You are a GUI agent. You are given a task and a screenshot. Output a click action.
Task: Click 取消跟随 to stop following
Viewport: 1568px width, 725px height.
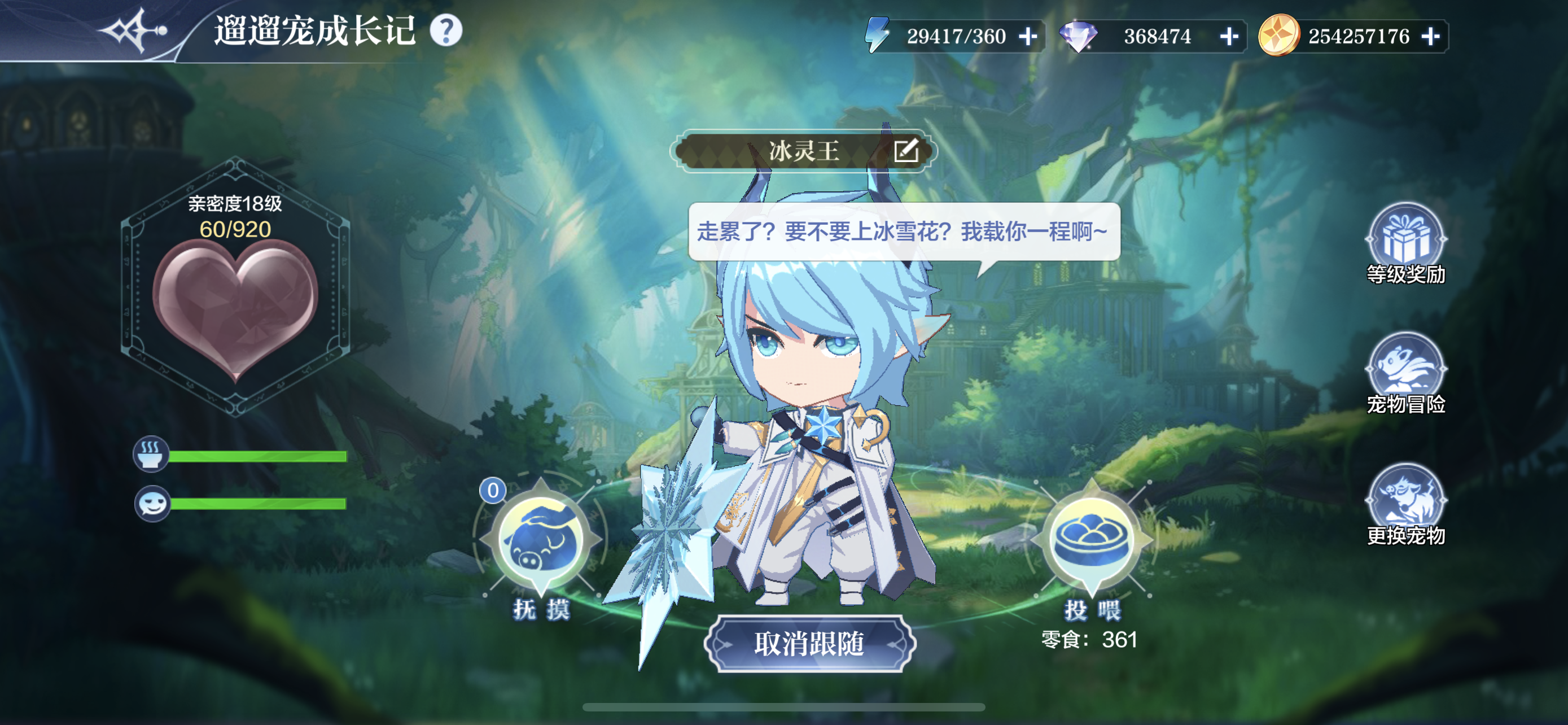(809, 644)
